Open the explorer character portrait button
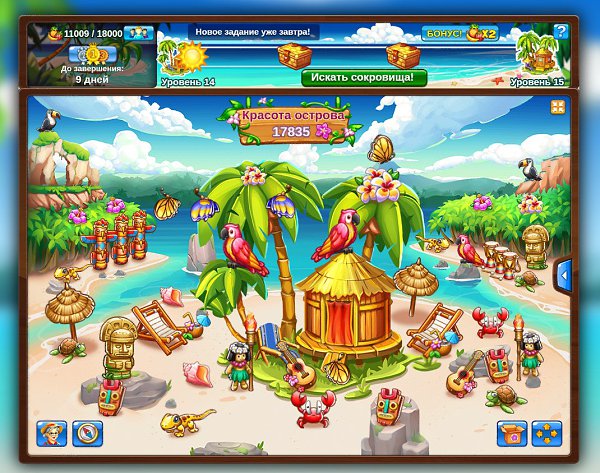 (x=51, y=433)
